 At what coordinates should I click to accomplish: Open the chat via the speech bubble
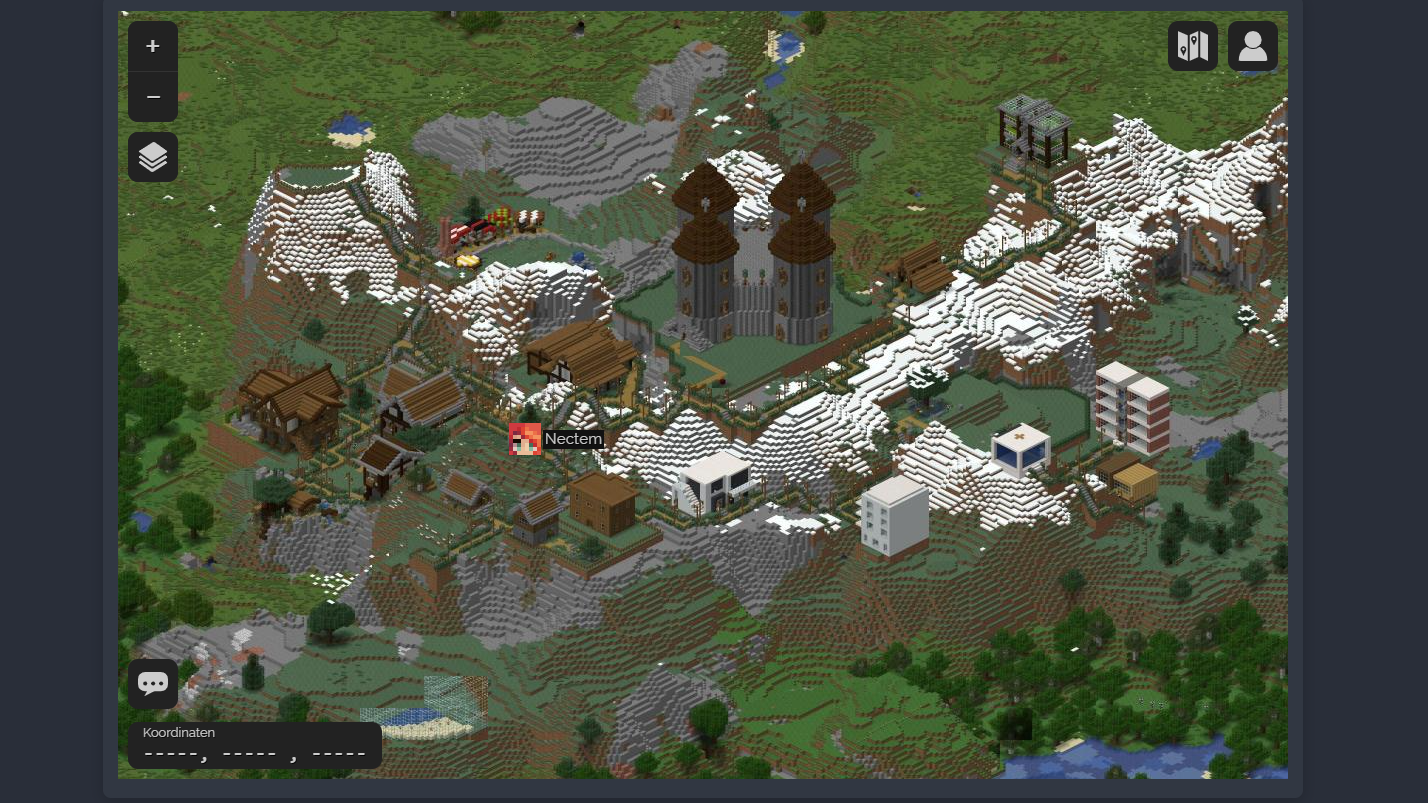click(x=153, y=684)
